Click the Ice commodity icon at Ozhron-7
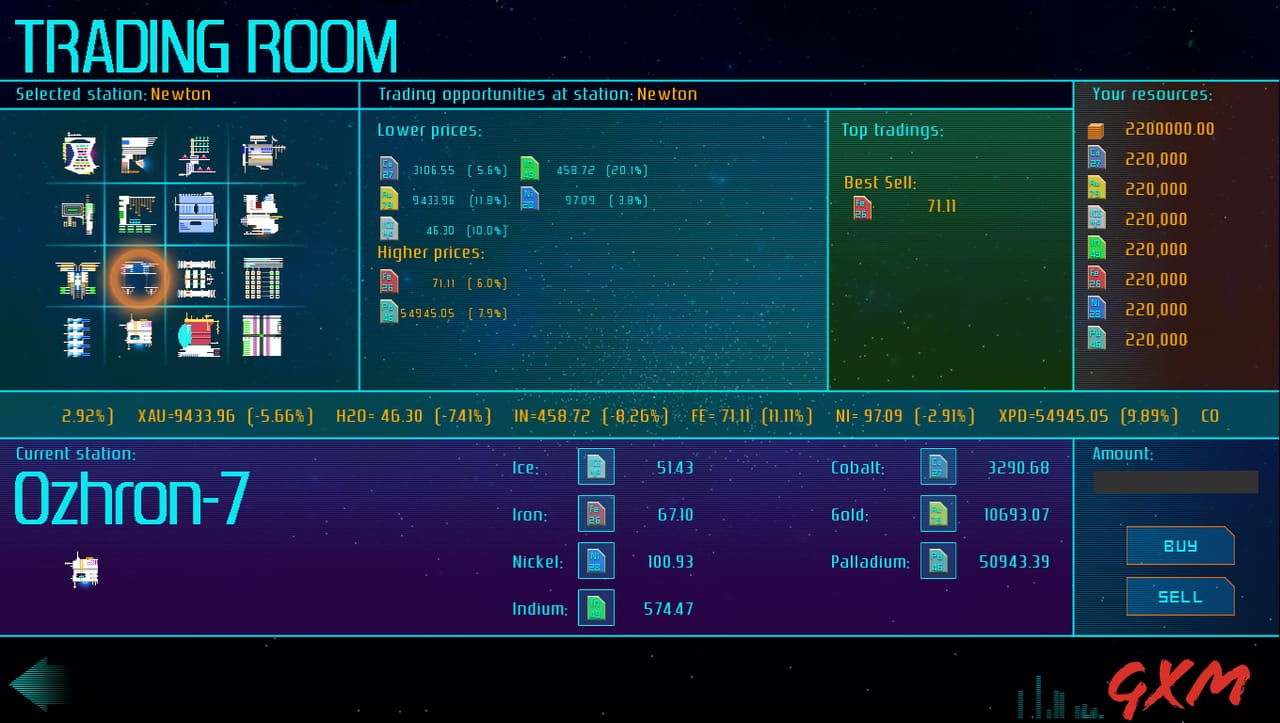The width and height of the screenshot is (1280, 723). [596, 467]
